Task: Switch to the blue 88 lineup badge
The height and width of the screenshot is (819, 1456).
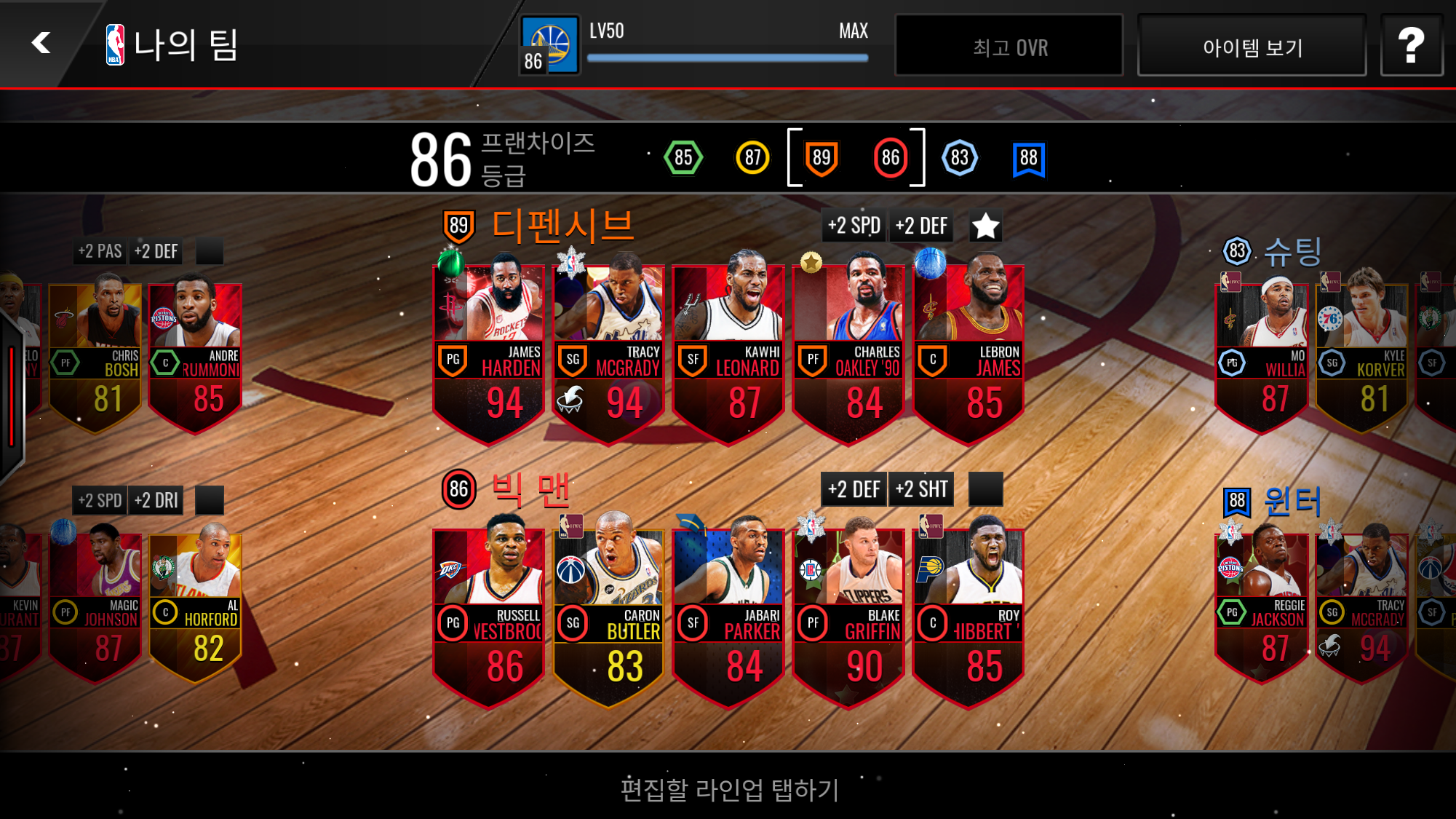Action: [1028, 157]
